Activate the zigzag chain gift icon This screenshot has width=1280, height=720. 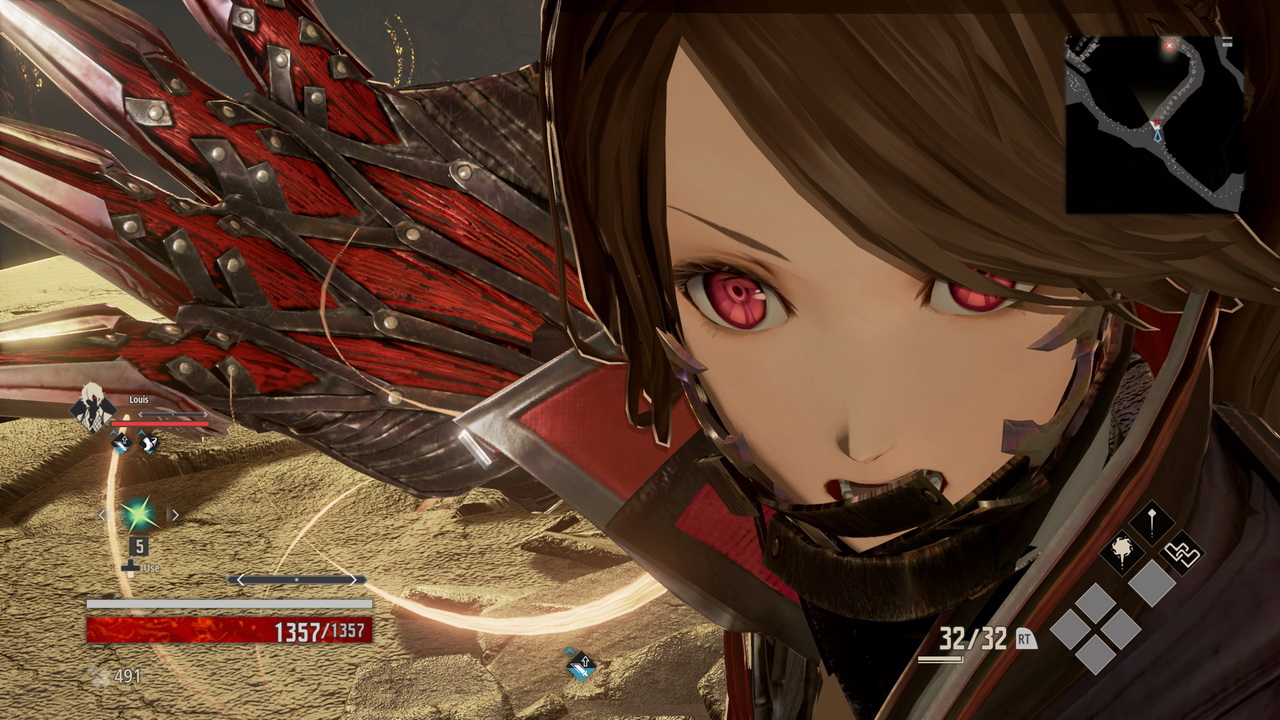[x=1181, y=552]
